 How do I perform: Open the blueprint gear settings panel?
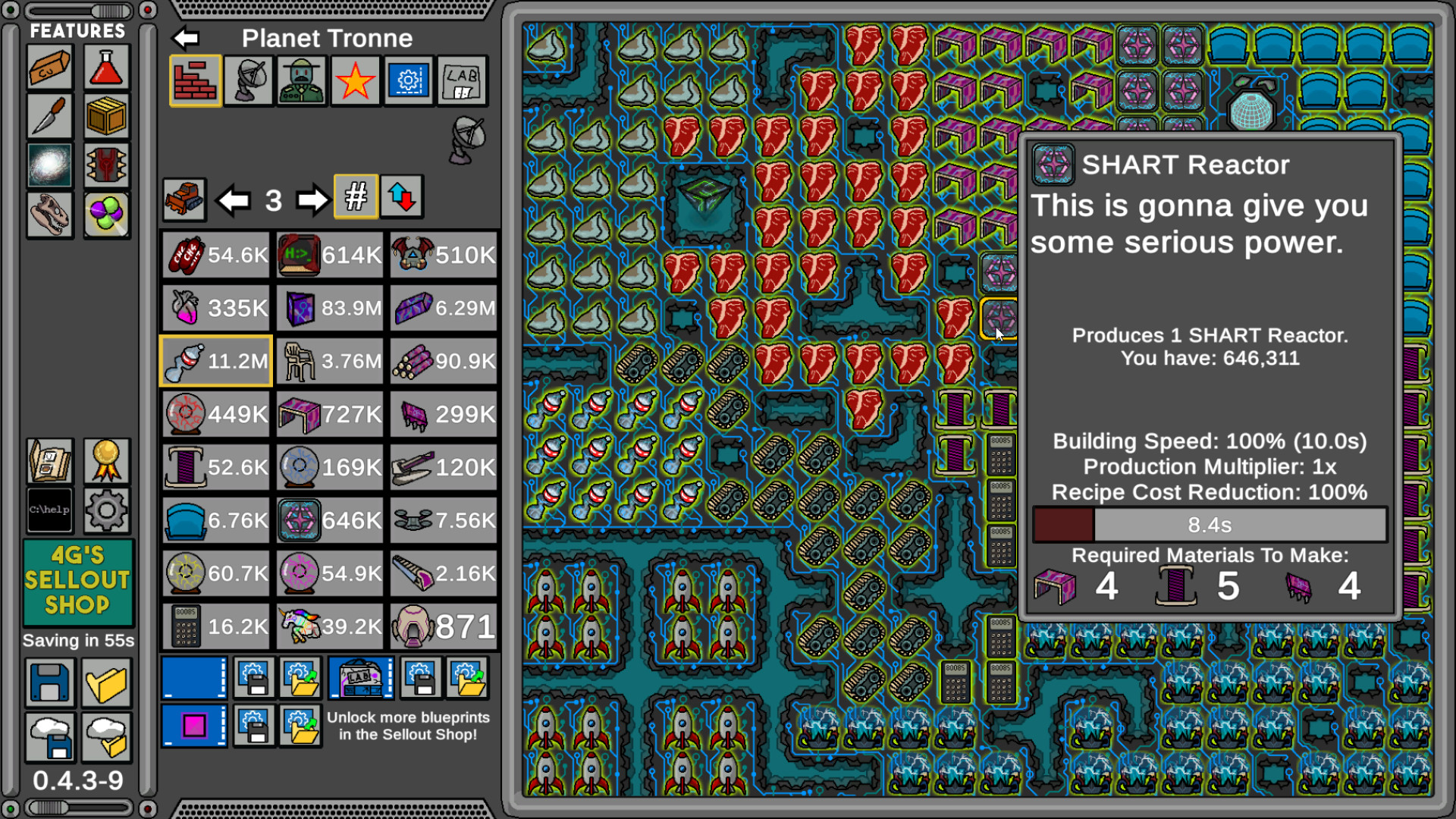tap(408, 81)
